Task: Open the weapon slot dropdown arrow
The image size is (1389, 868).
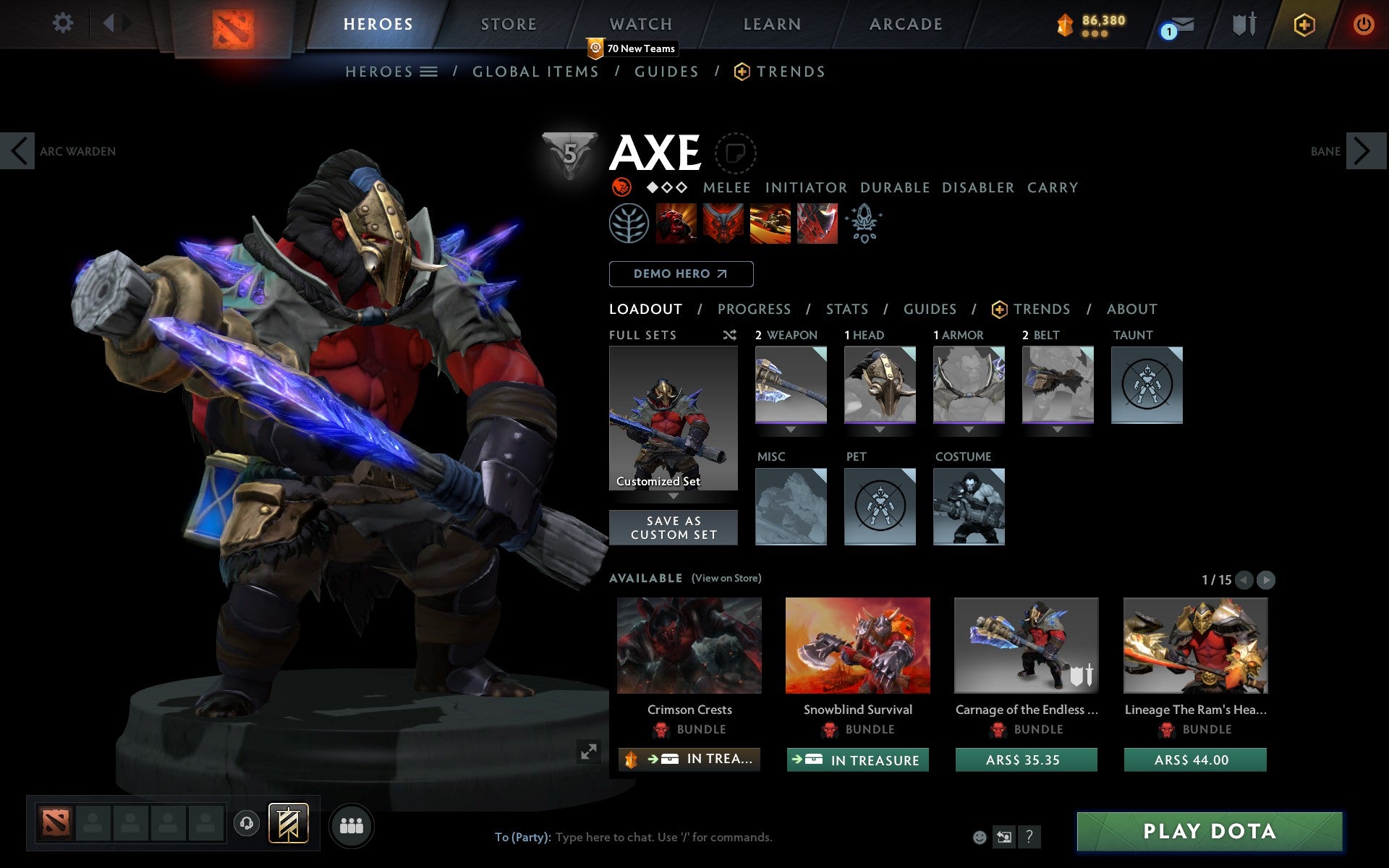Action: pyautogui.click(x=790, y=428)
